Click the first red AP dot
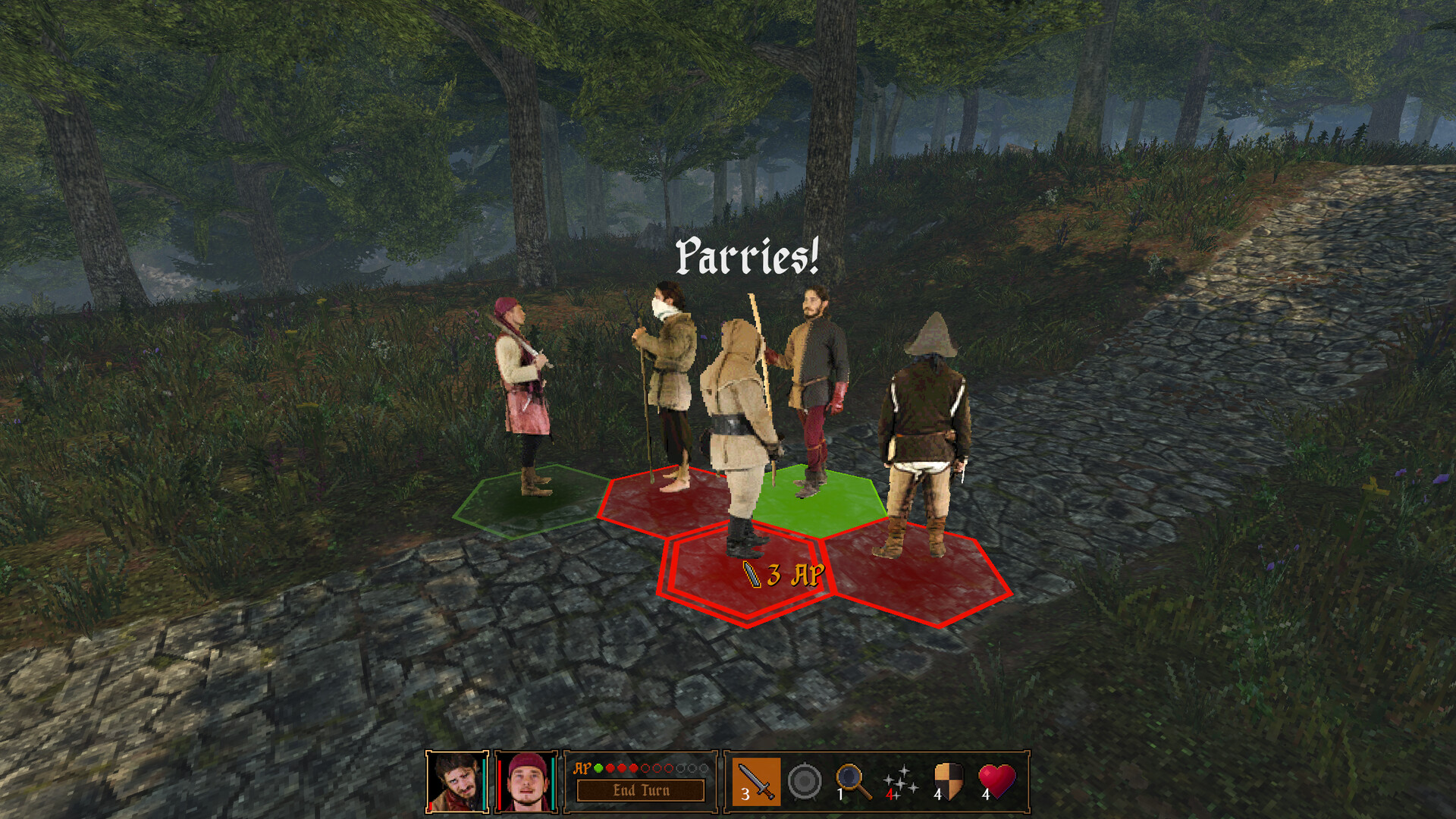 point(610,768)
